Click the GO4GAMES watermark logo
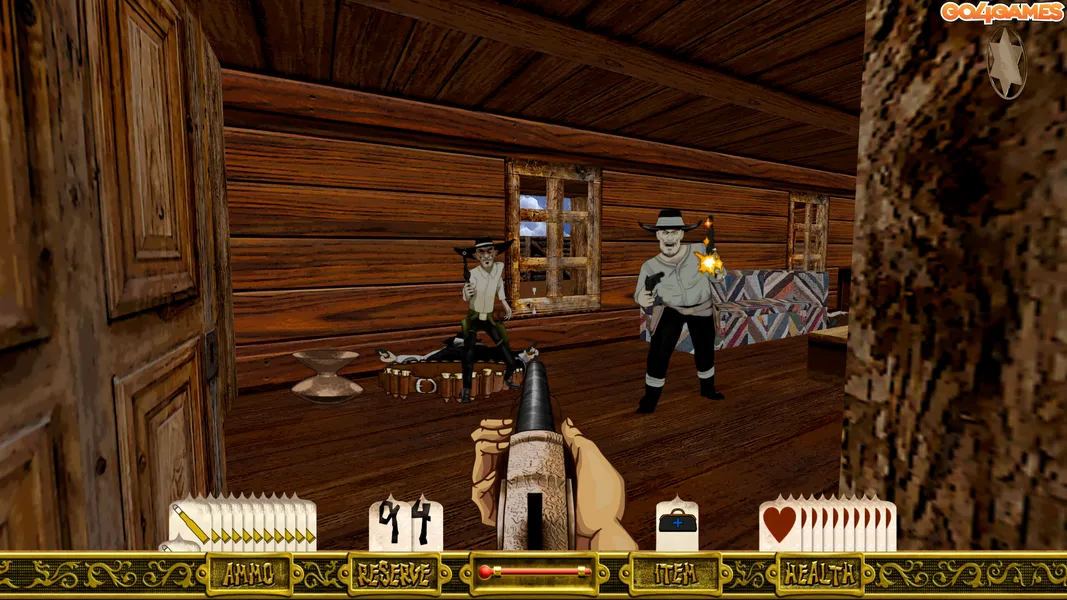This screenshot has width=1067, height=600. (x=1000, y=12)
